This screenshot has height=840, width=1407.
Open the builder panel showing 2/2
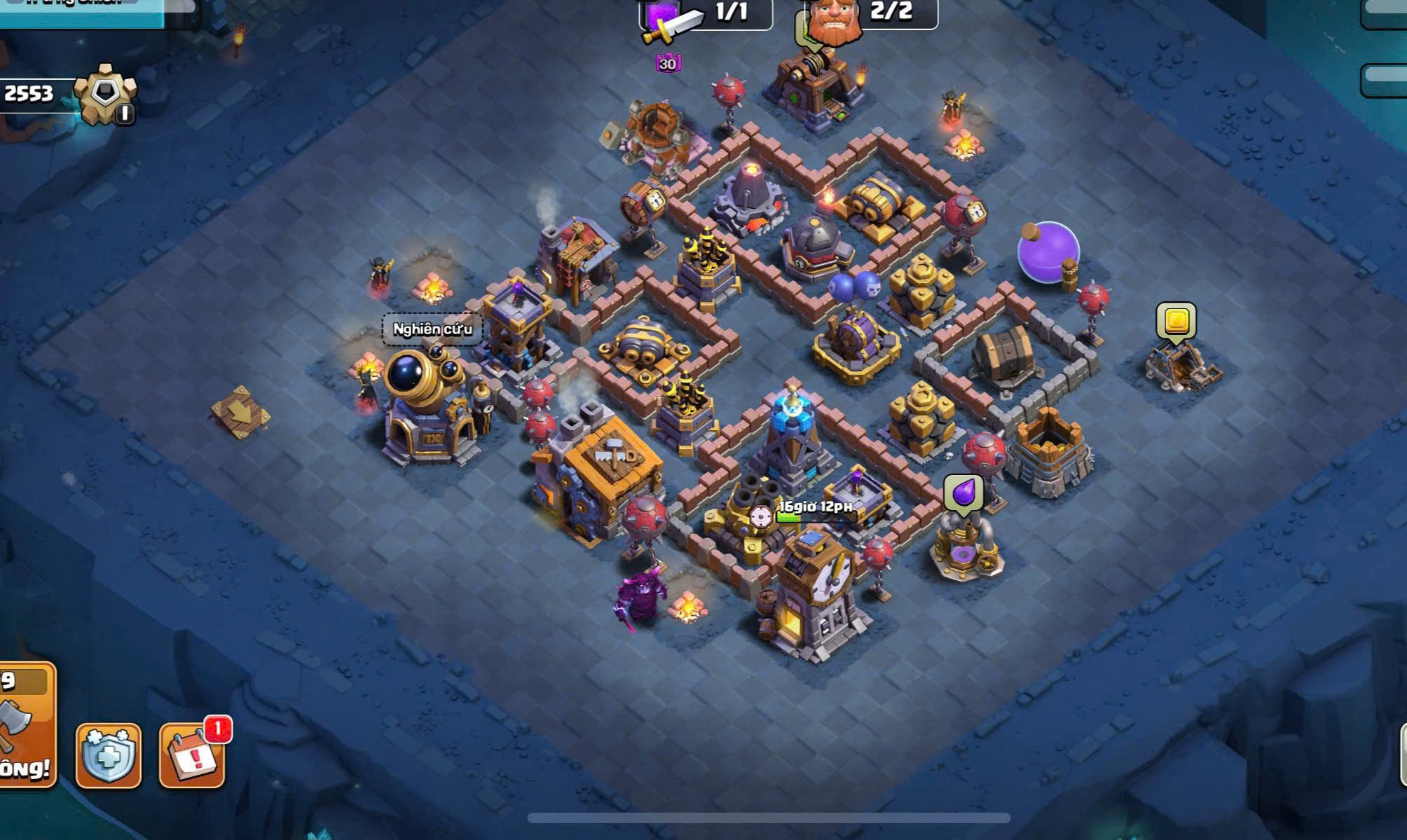869,14
